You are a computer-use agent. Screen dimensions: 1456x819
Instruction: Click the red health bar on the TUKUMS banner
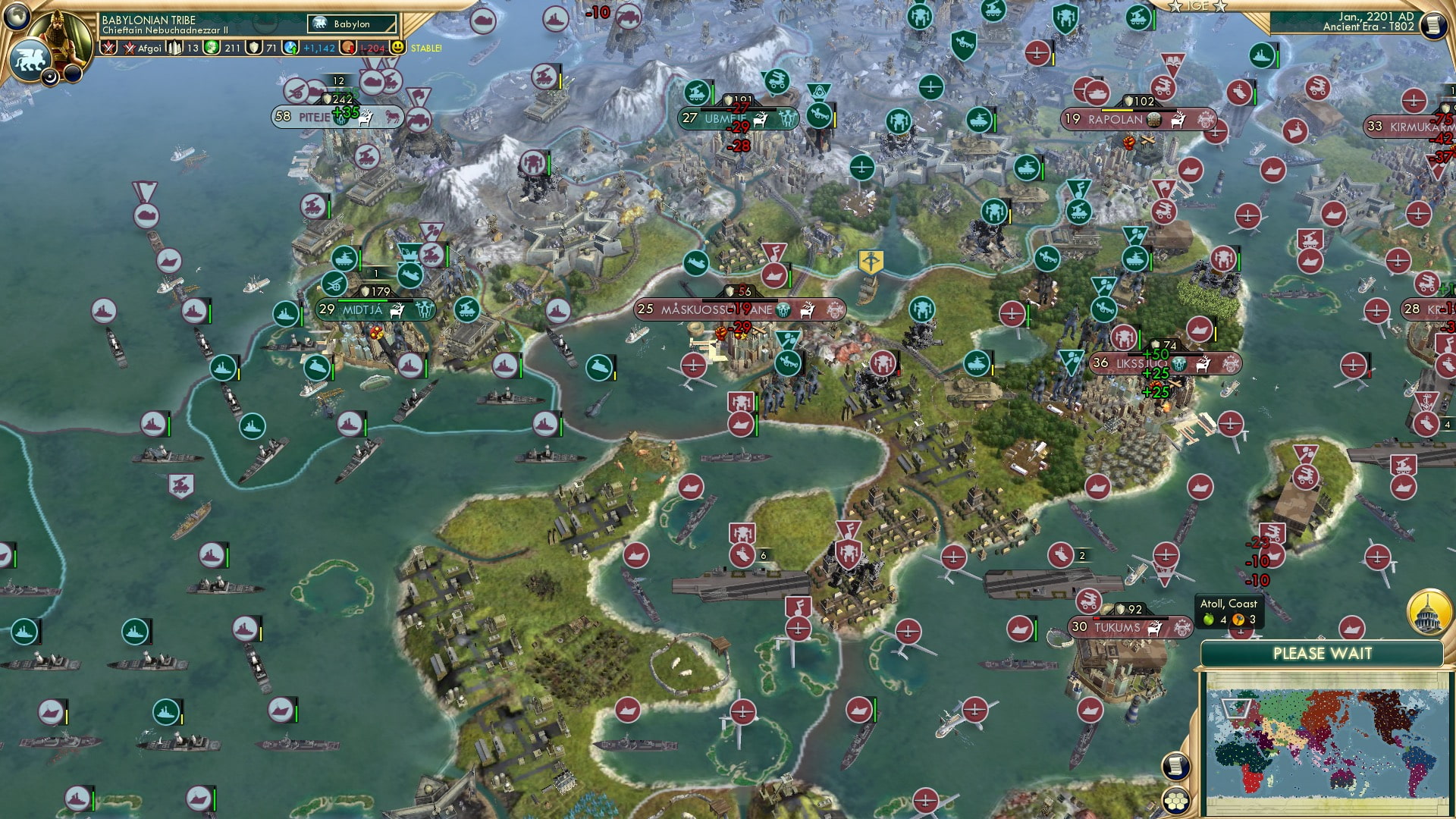tap(1097, 618)
